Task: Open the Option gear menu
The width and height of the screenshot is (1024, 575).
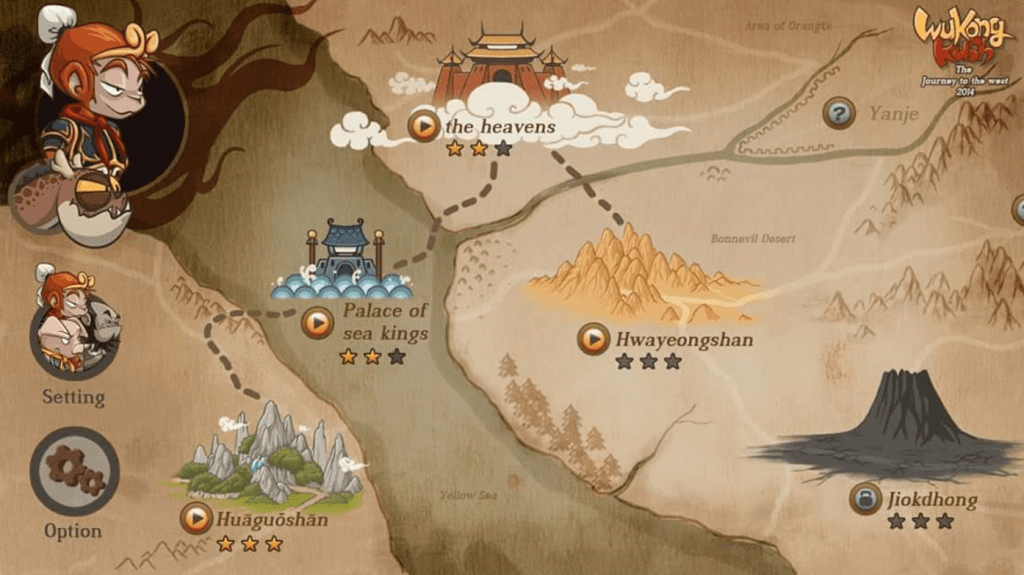Action: tap(74, 471)
